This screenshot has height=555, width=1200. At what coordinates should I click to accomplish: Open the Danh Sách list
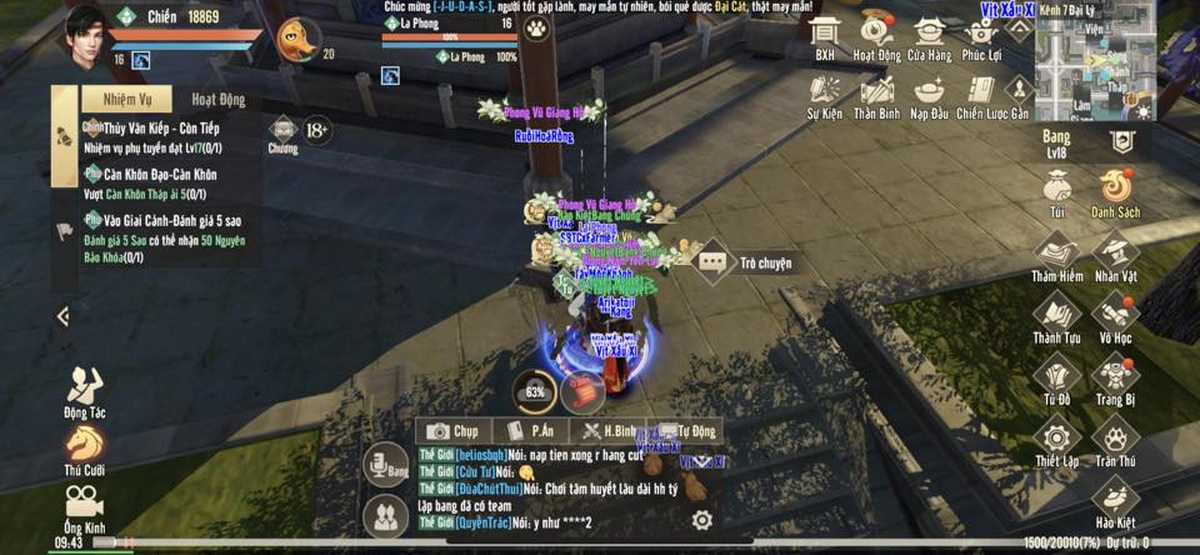[1115, 191]
